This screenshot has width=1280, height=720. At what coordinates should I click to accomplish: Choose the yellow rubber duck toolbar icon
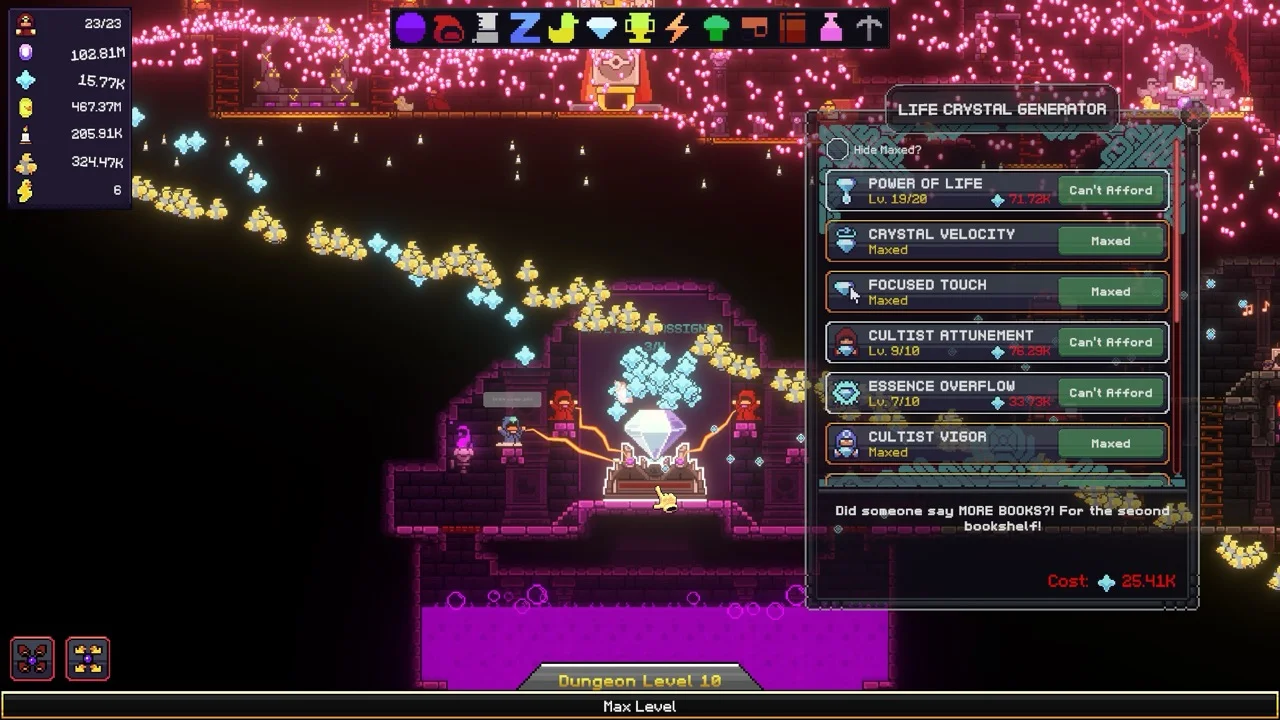562,28
